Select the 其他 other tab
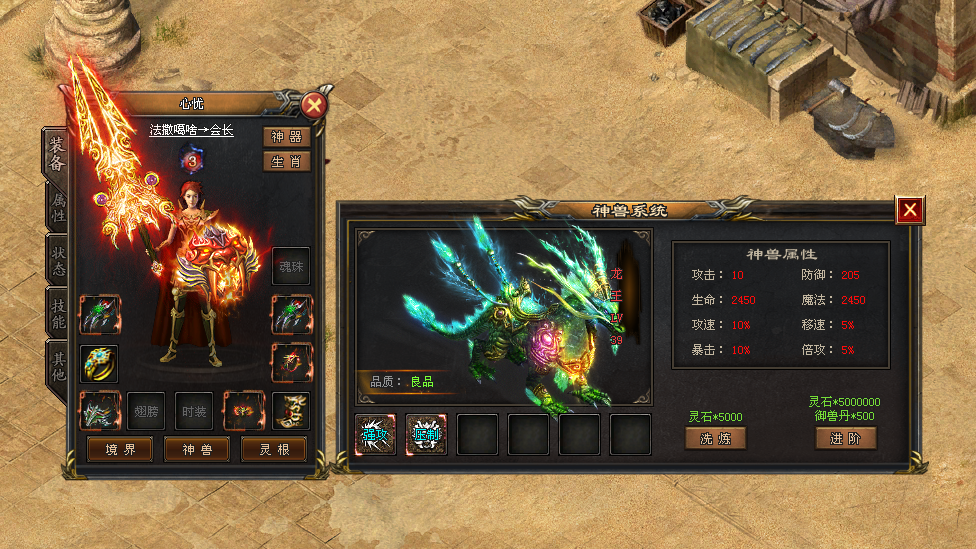The width and height of the screenshot is (976, 549). (x=57, y=365)
